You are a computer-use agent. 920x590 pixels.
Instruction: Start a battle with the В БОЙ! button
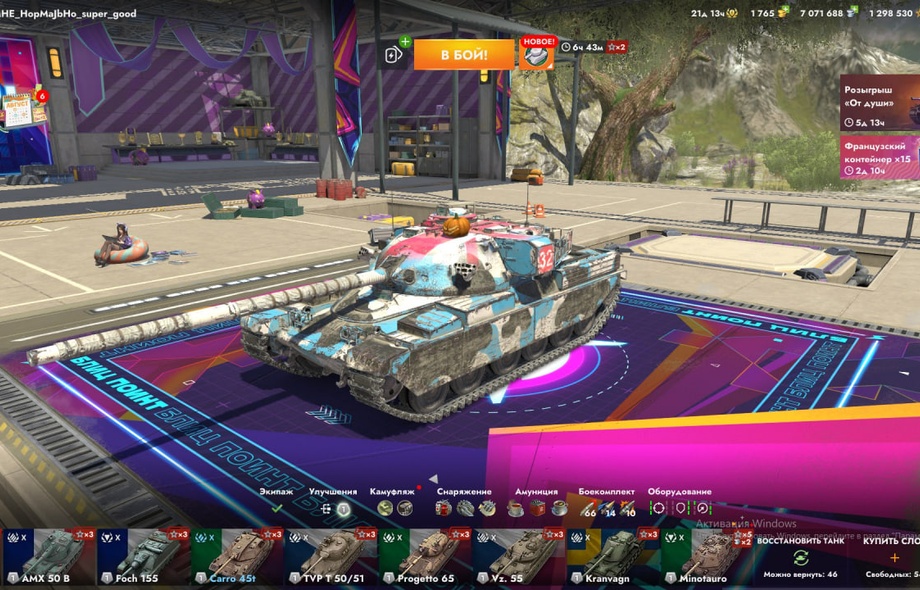(x=464, y=54)
